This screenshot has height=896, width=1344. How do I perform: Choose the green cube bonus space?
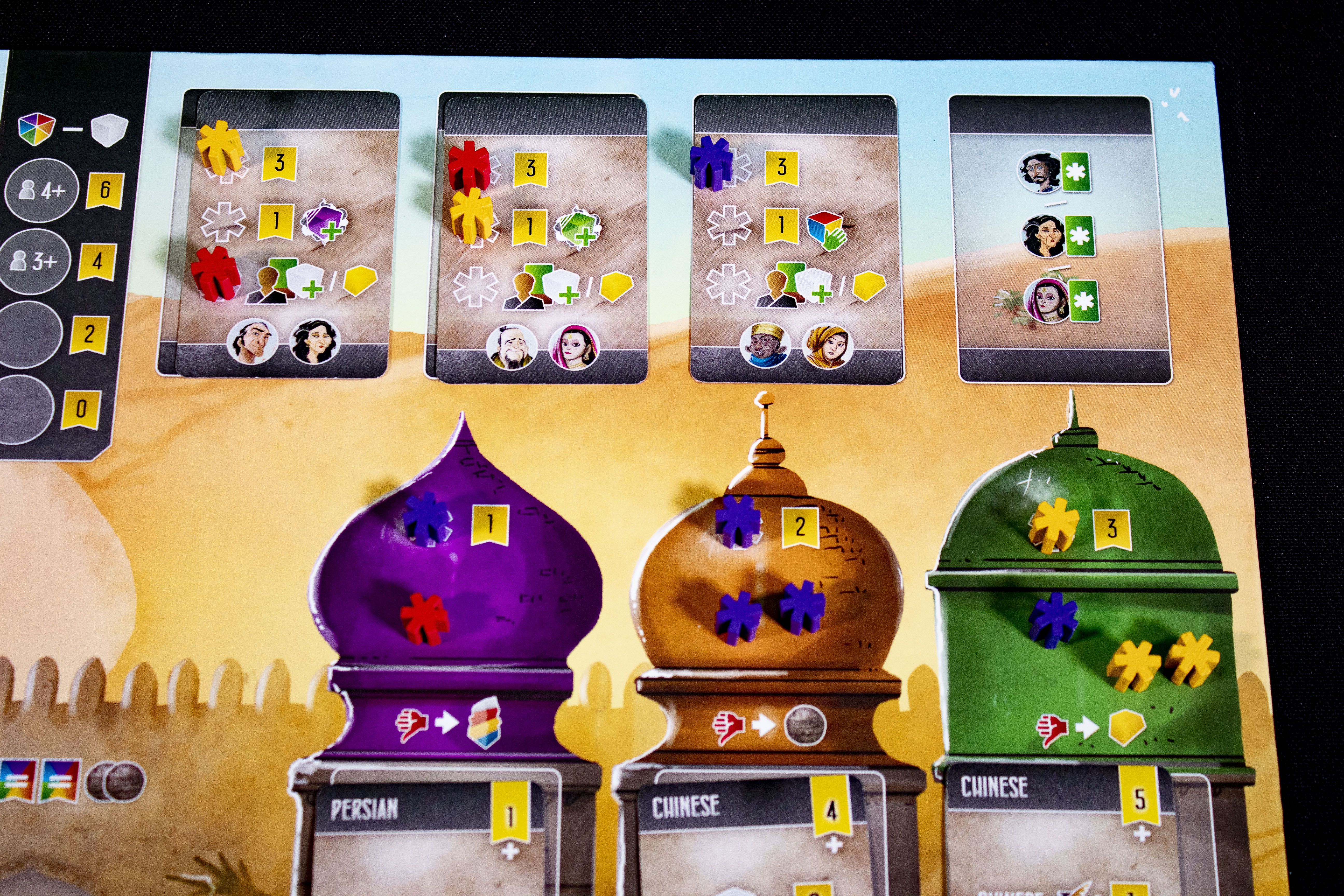578,228
